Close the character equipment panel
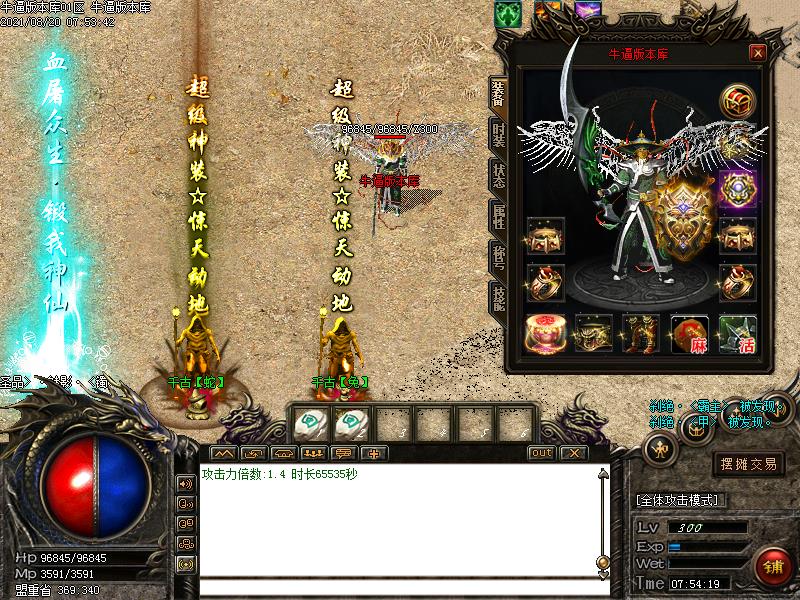This screenshot has width=800, height=600. [x=758, y=53]
